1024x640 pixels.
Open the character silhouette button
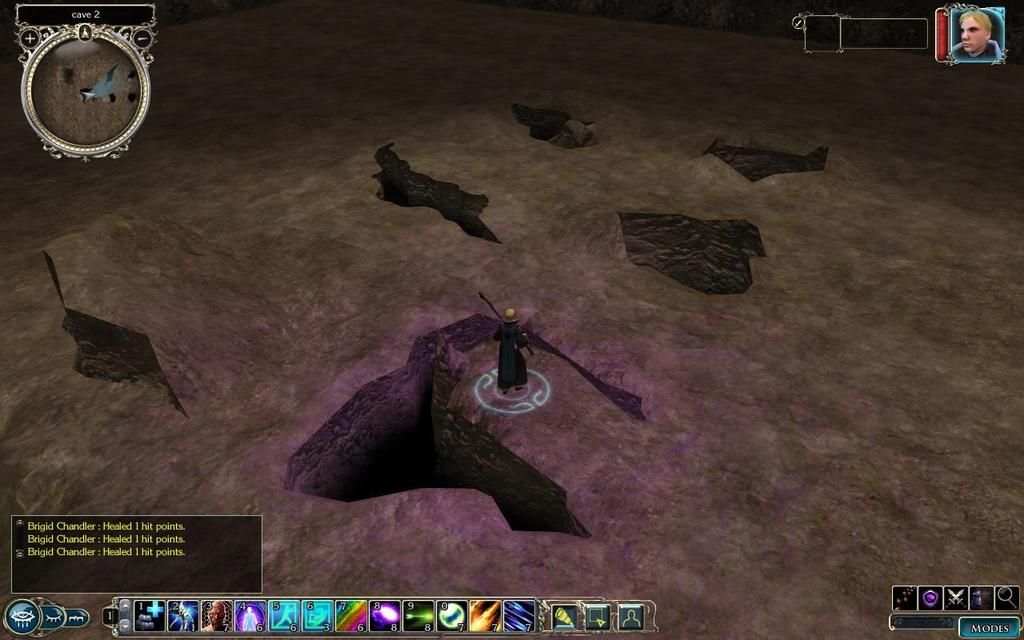pos(630,616)
